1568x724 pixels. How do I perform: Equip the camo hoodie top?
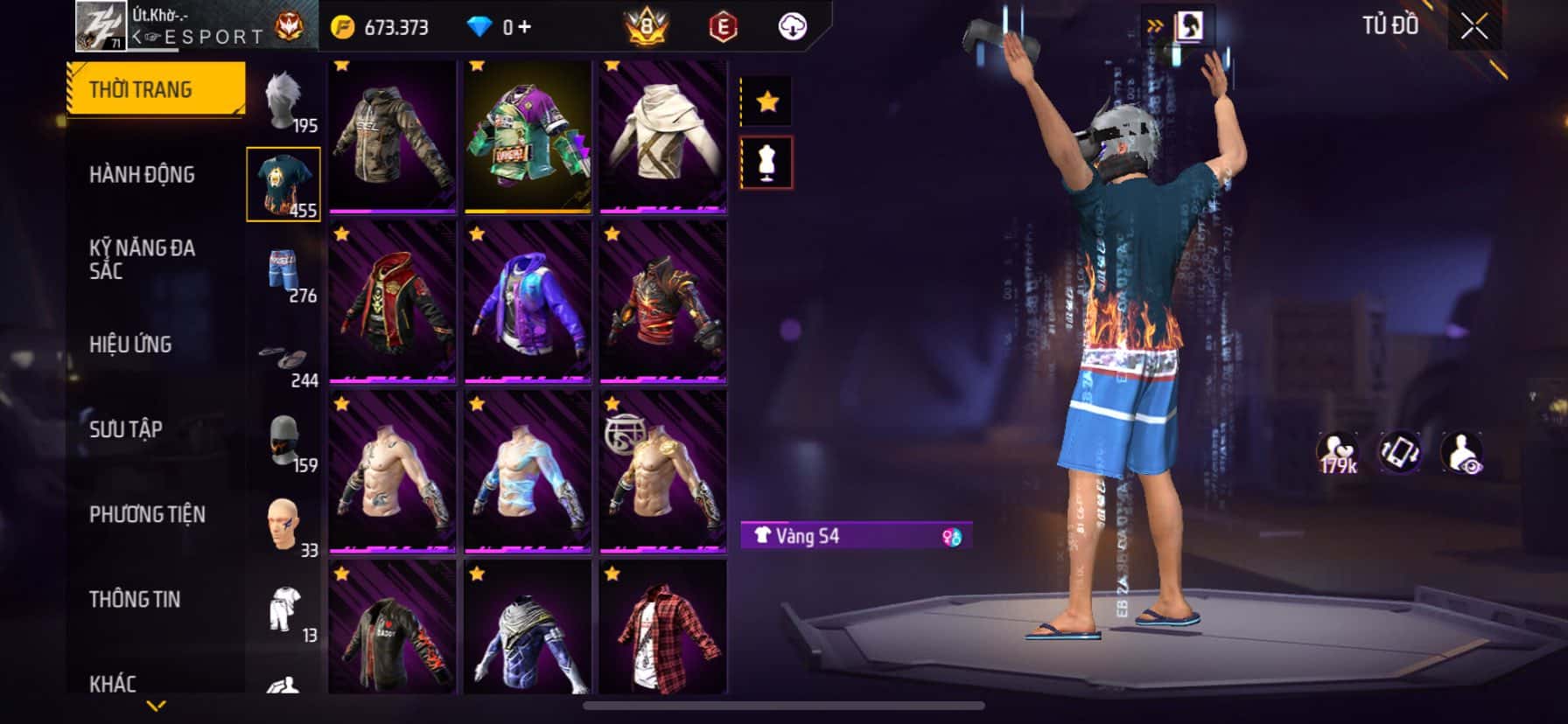click(393, 137)
